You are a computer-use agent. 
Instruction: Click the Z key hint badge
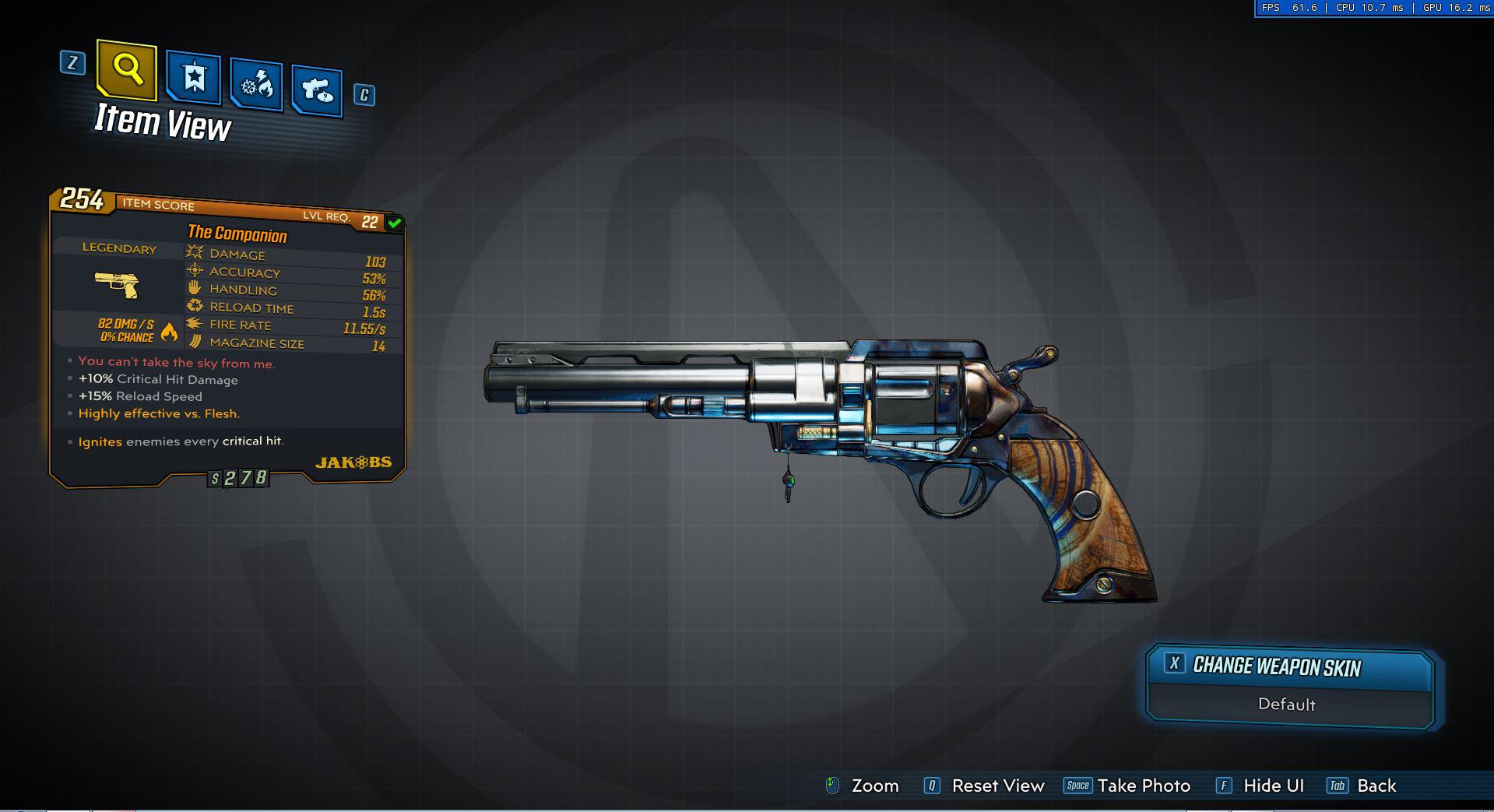tap(71, 63)
